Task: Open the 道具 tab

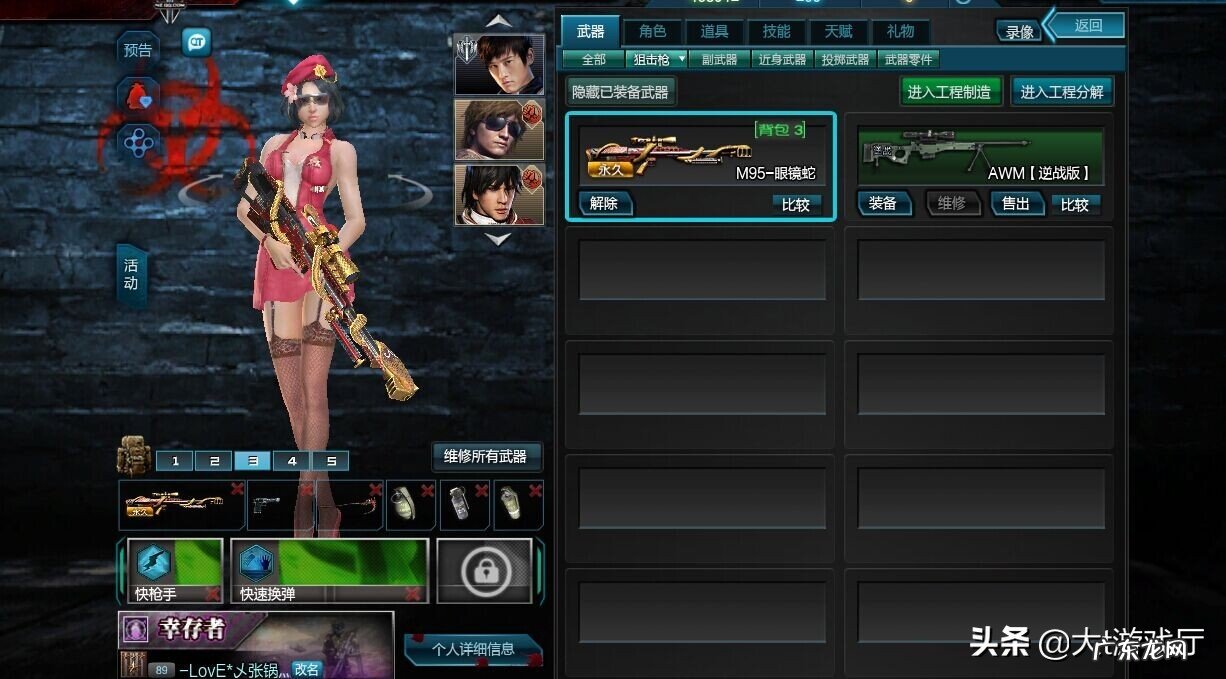Action: coord(714,31)
